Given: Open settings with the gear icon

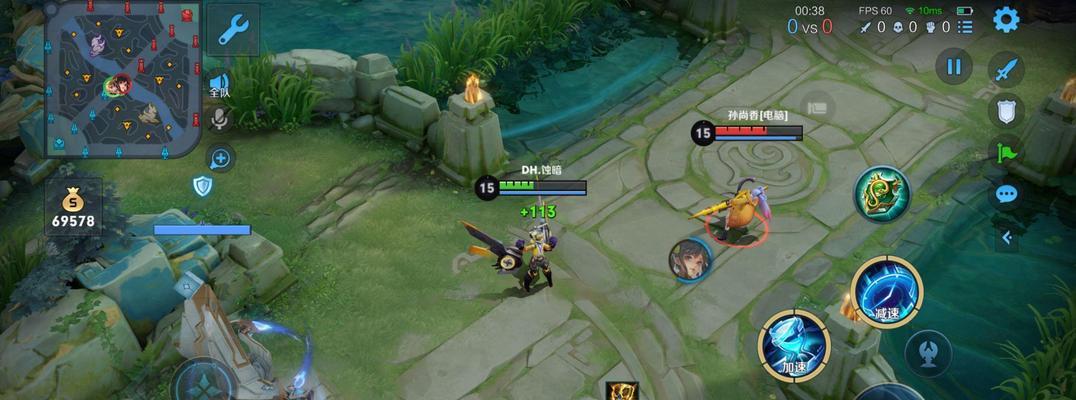Looking at the screenshot, I should pos(1005,19).
